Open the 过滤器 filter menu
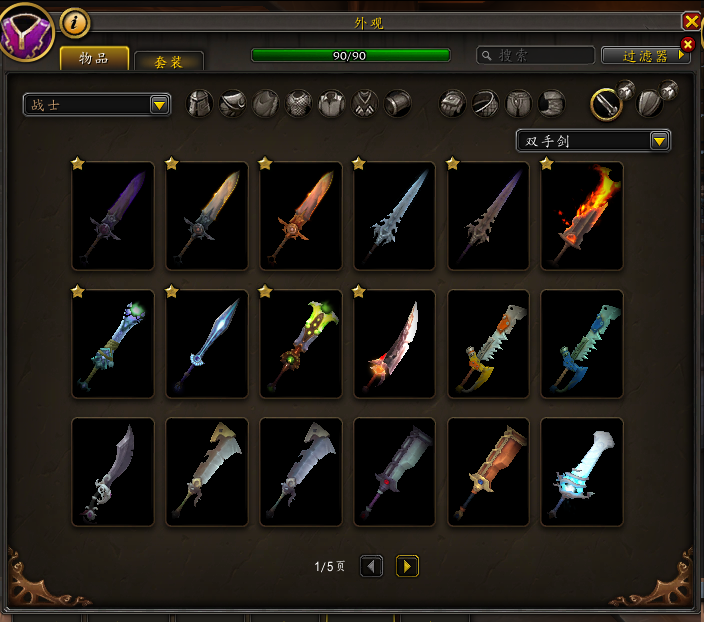 [x=644, y=55]
